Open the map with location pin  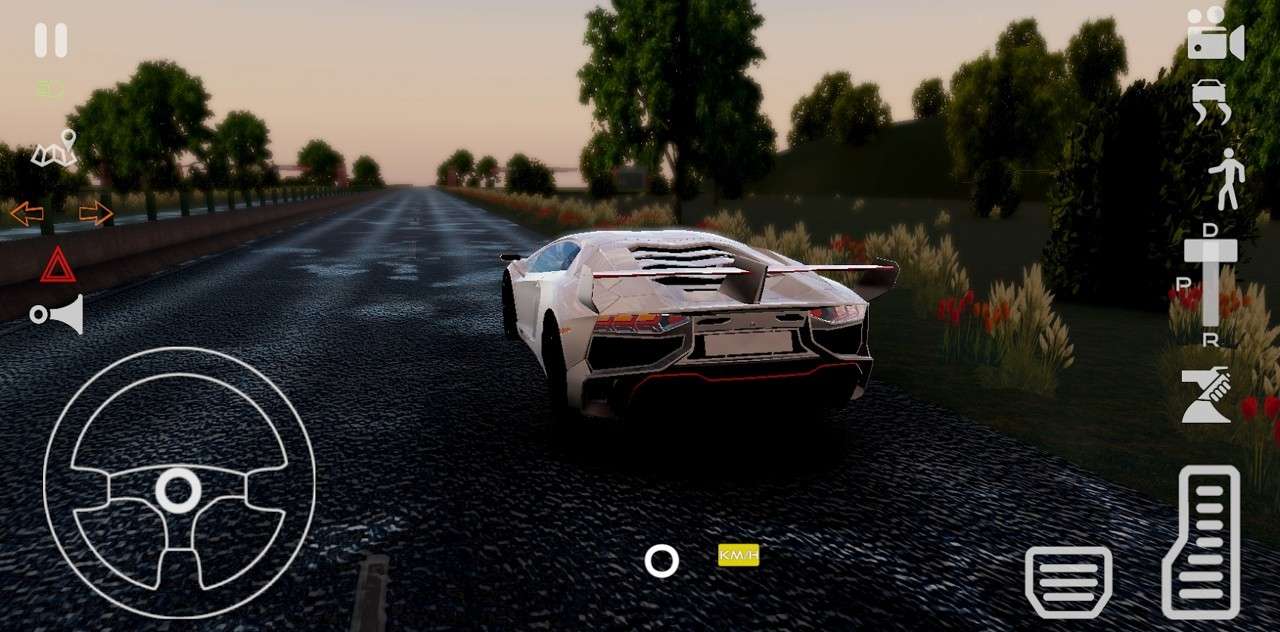click(x=55, y=149)
